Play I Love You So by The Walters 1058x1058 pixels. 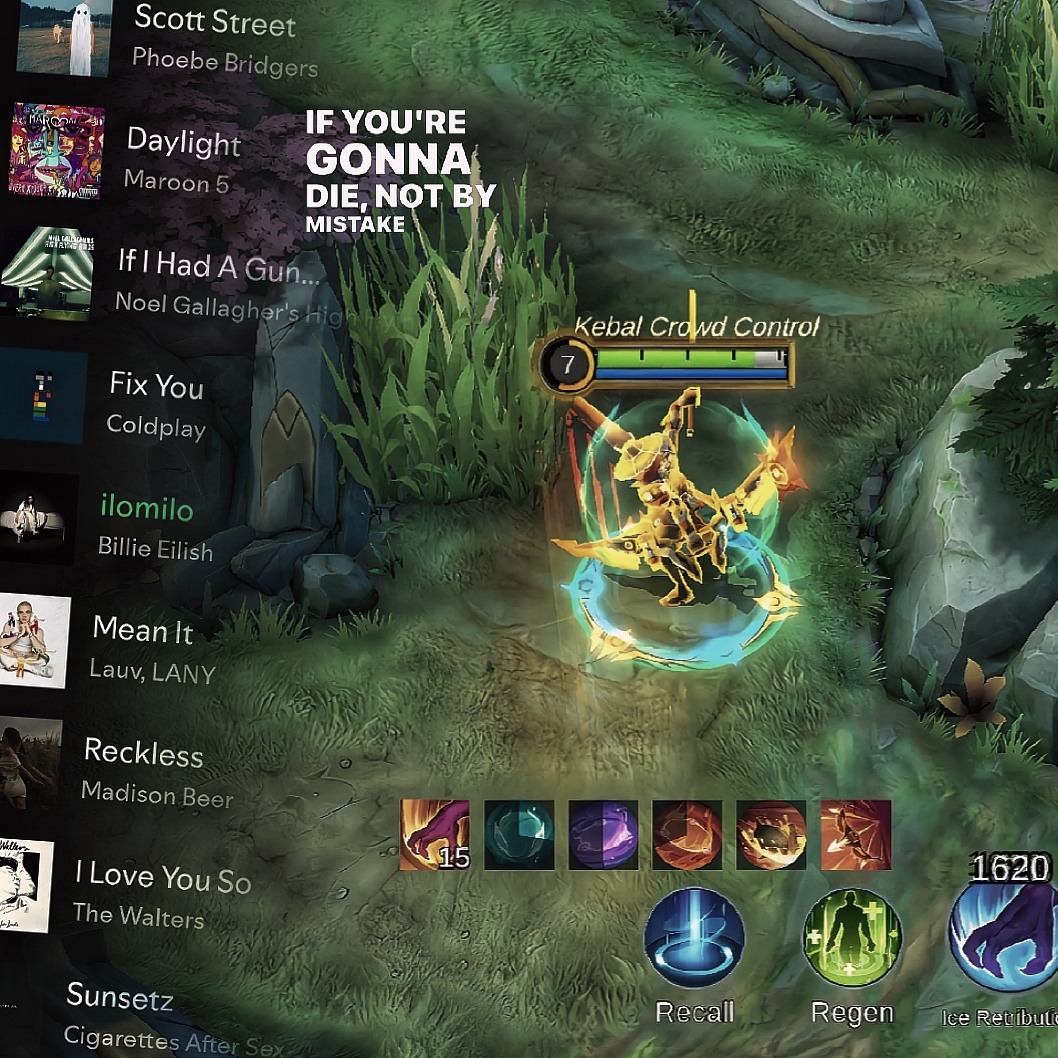click(160, 894)
